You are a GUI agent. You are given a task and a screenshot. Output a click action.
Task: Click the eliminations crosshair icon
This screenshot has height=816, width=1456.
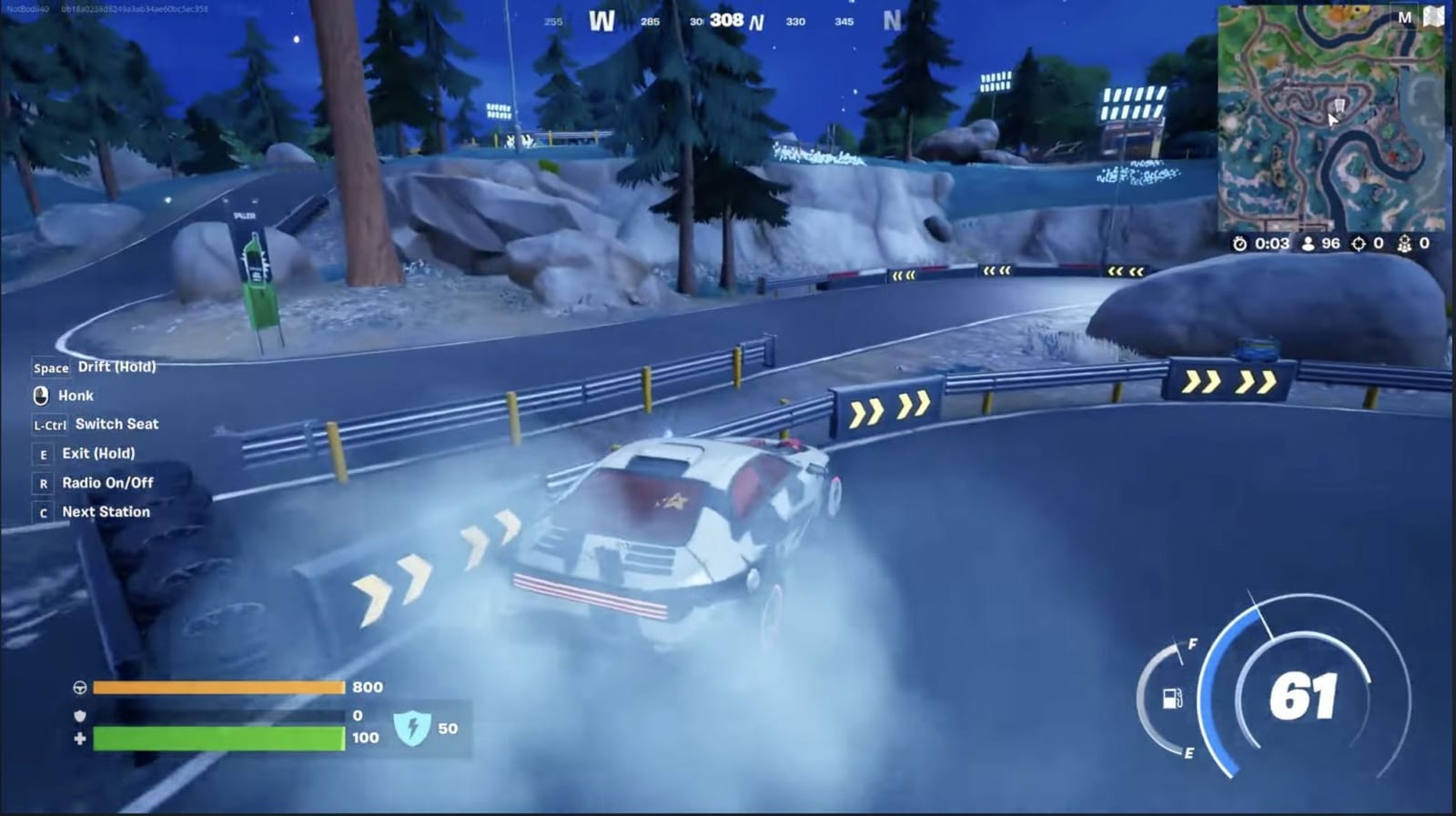[x=1360, y=243]
